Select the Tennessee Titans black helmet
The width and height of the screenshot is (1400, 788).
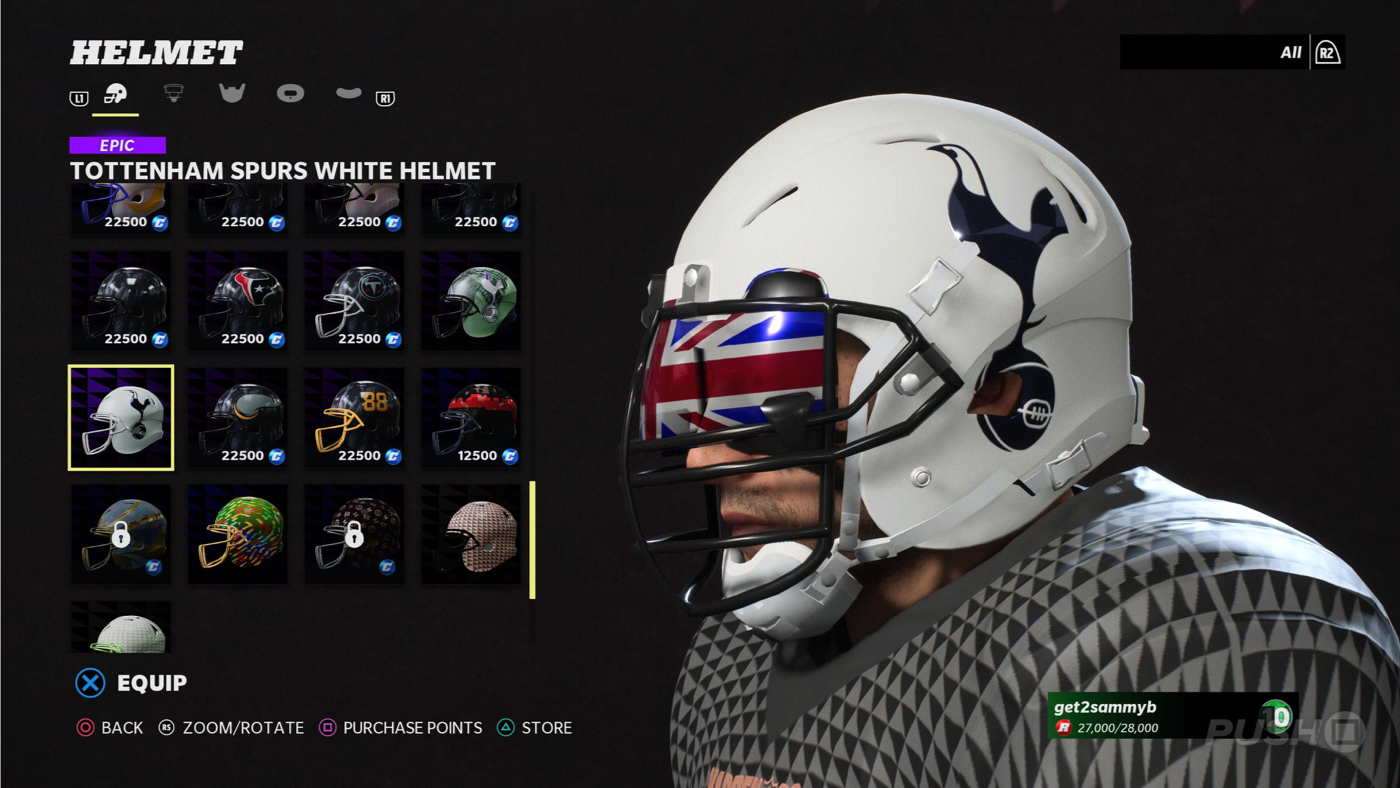tap(354, 300)
